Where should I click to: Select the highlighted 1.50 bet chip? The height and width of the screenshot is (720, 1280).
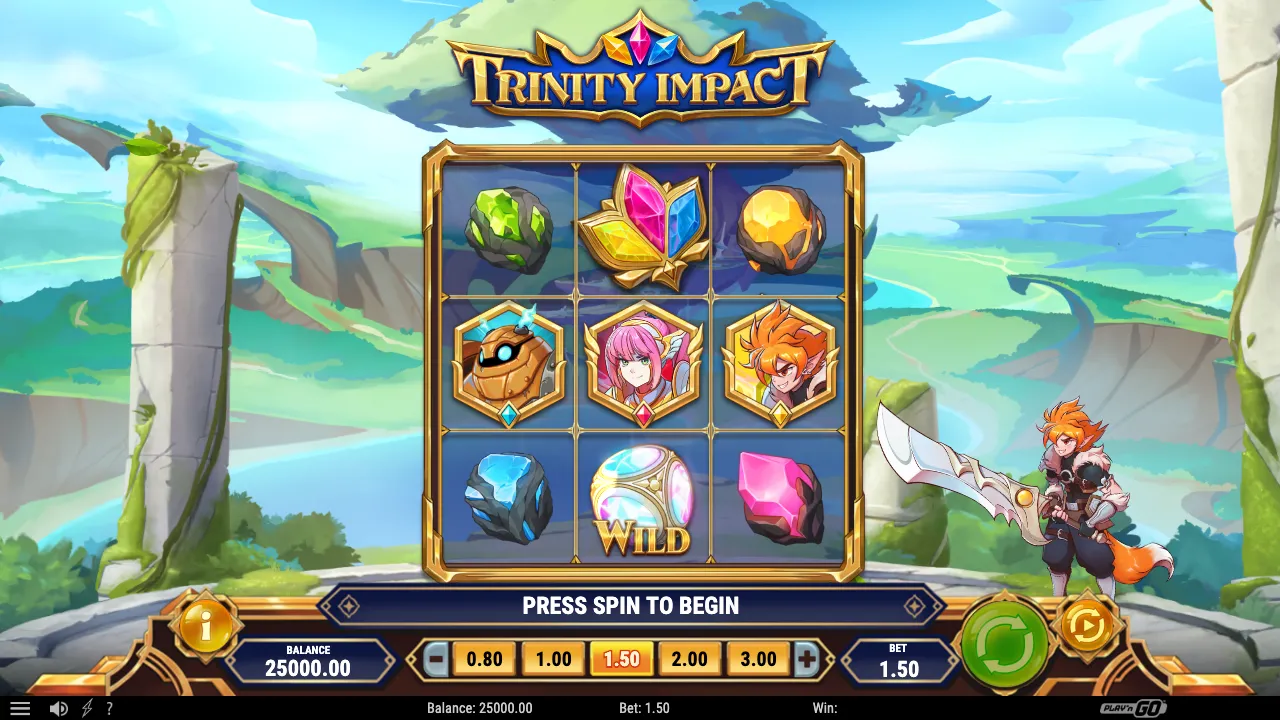point(622,658)
